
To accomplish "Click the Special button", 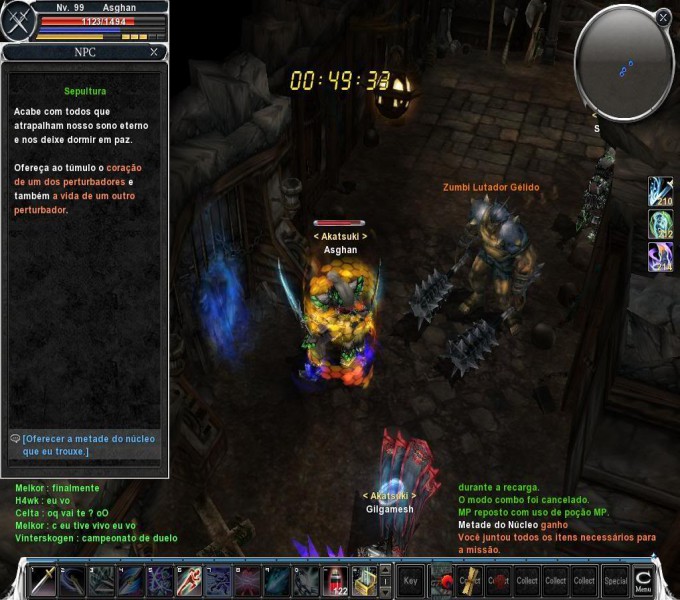I will (615, 580).
